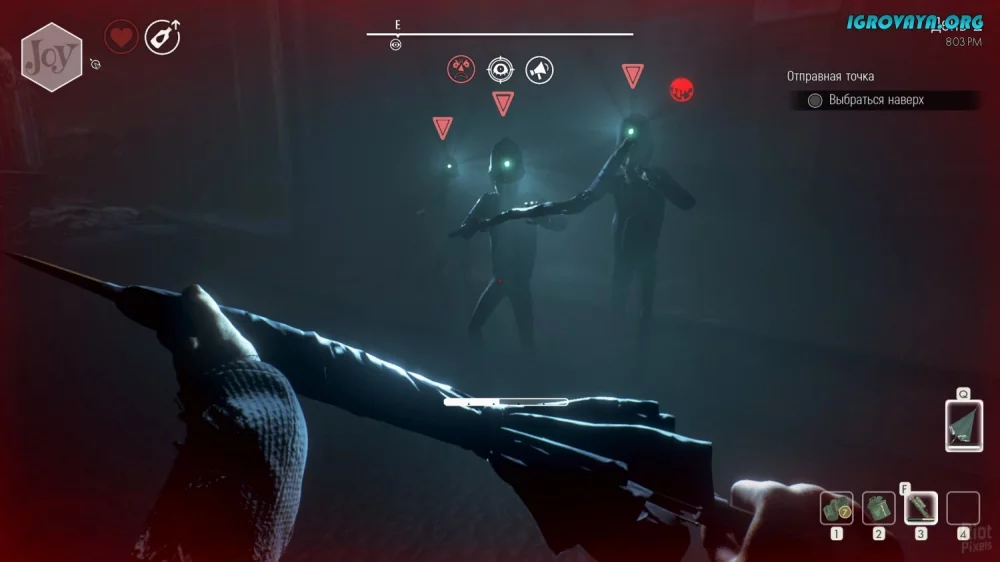Choose hotbar slot 1 with the stacked item

pyautogui.click(x=836, y=509)
